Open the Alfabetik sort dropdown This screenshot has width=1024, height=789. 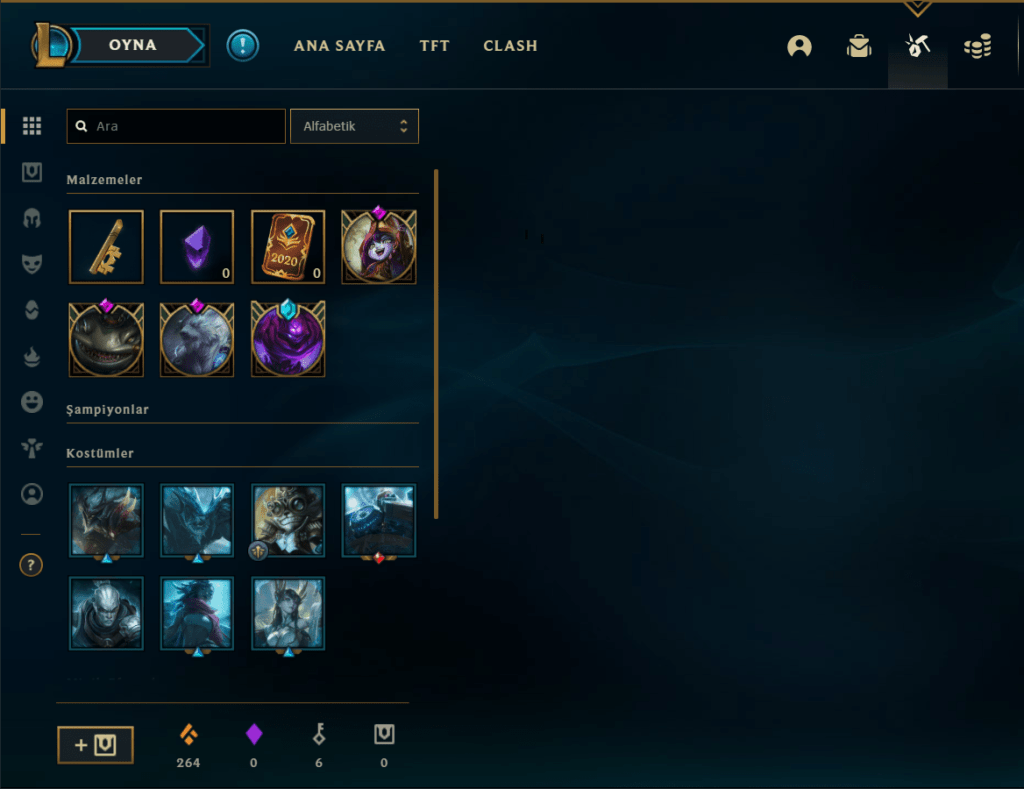pyautogui.click(x=354, y=127)
